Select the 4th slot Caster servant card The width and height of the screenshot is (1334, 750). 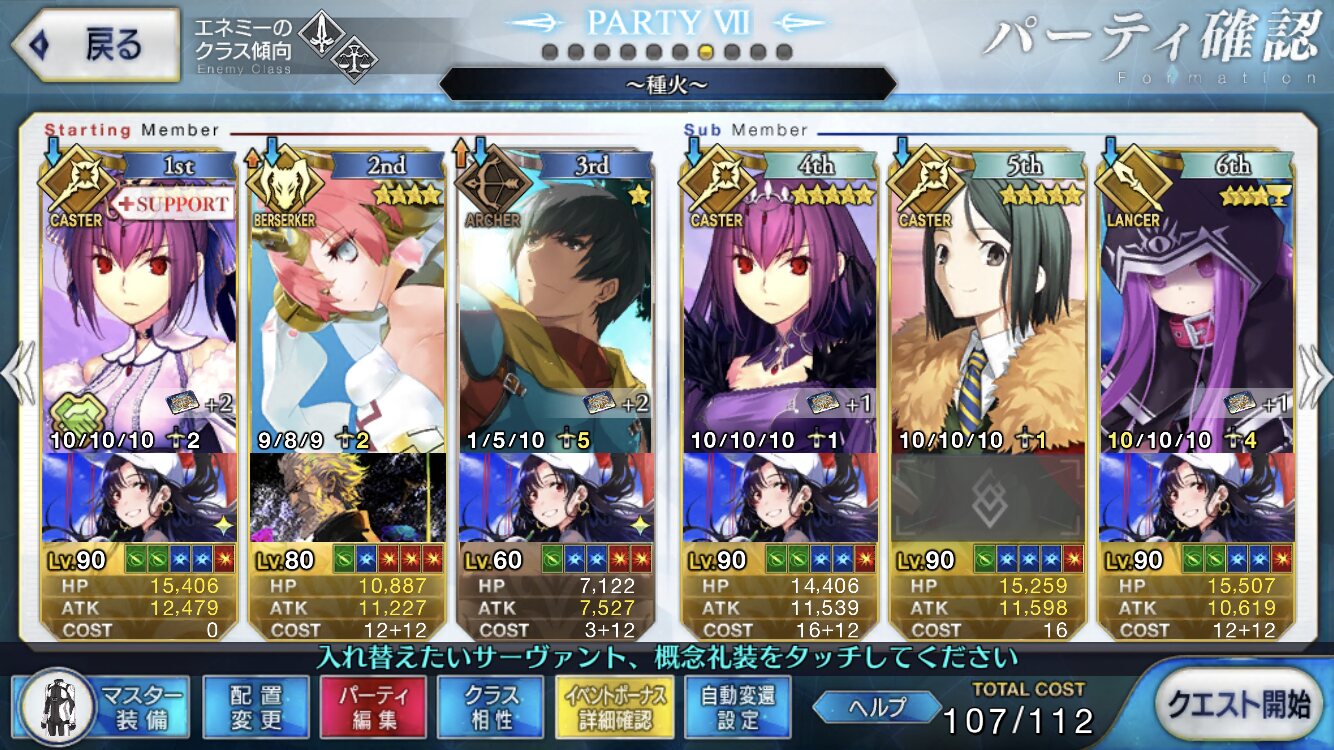click(x=780, y=310)
